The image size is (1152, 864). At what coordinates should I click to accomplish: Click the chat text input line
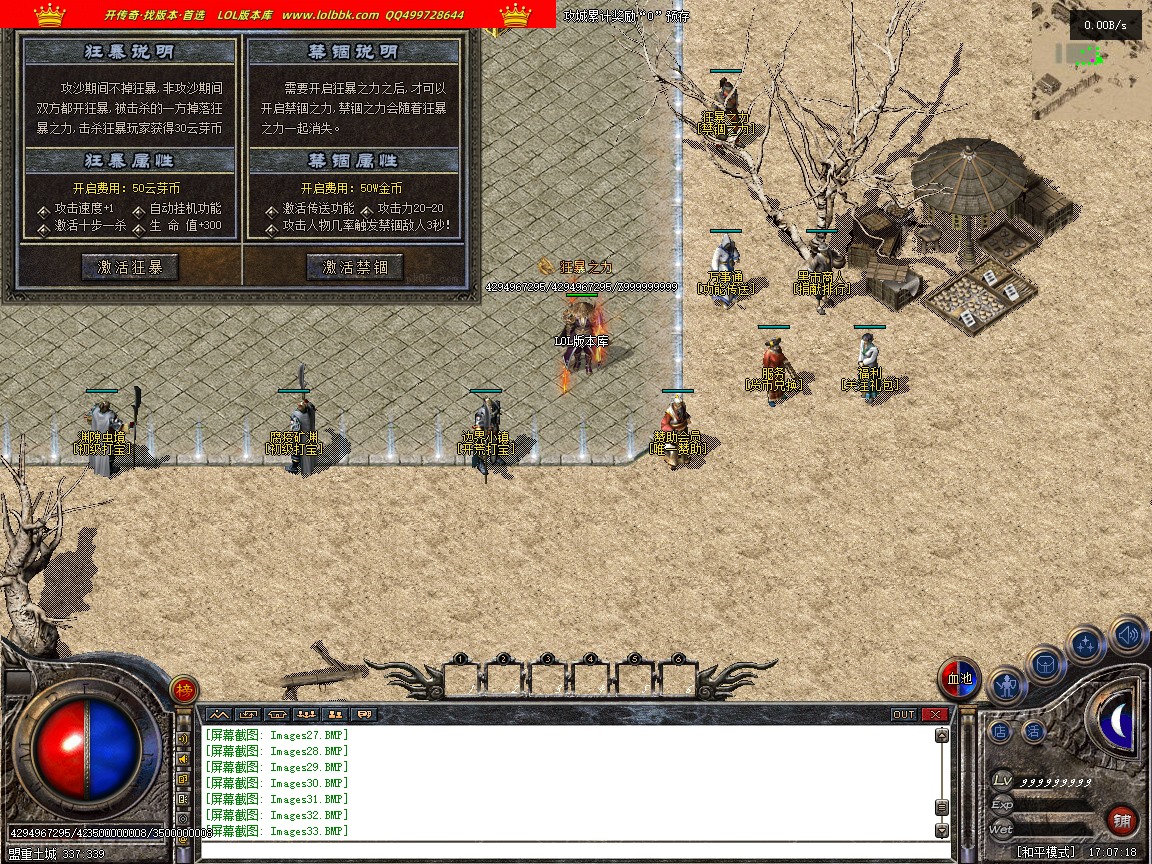pyautogui.click(x=570, y=851)
